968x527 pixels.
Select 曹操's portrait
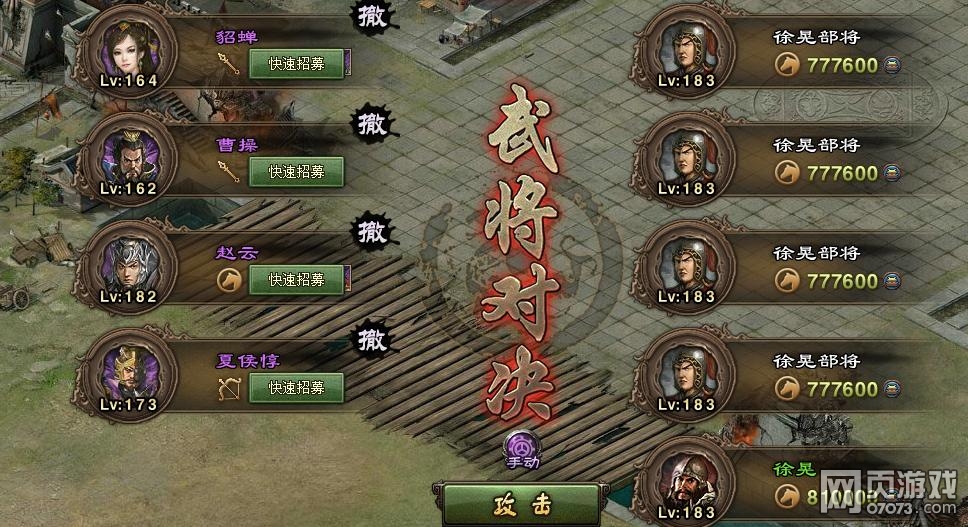131,156
